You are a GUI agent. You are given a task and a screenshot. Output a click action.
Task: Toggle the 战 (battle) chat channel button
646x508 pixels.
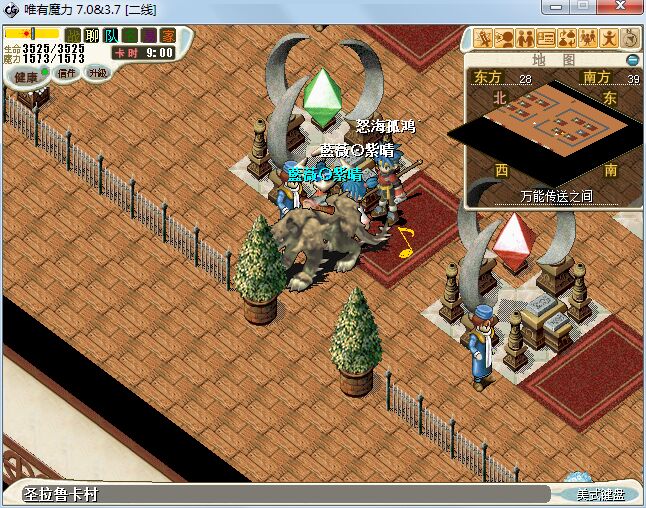coord(72,36)
